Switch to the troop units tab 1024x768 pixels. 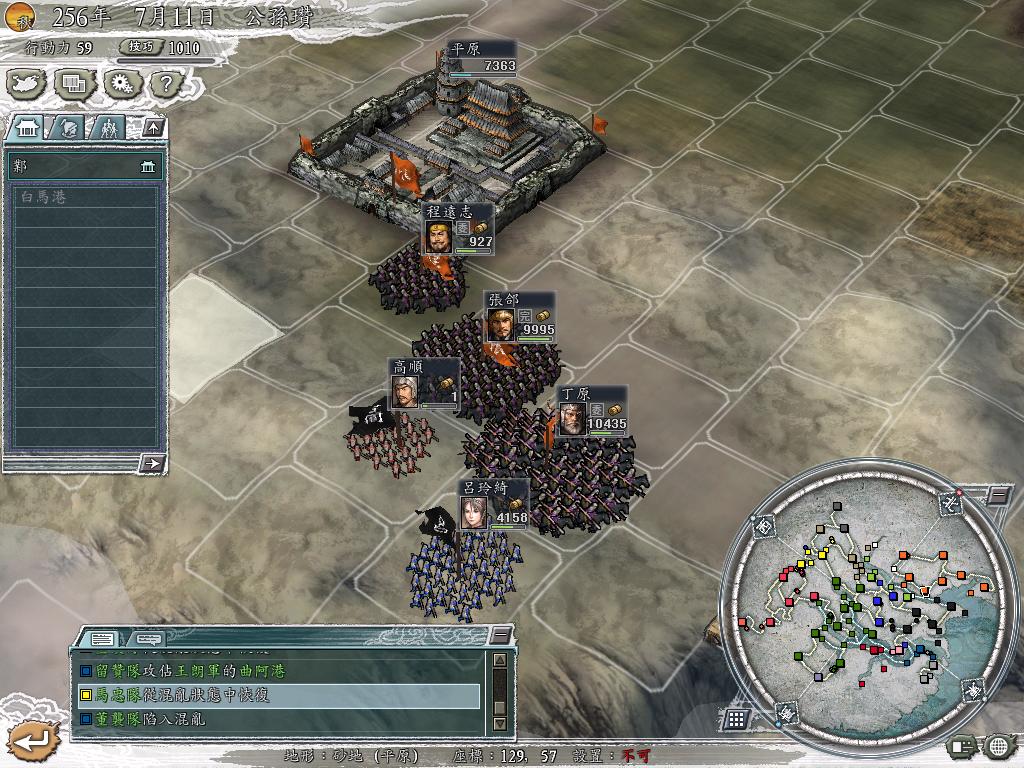tap(107, 127)
